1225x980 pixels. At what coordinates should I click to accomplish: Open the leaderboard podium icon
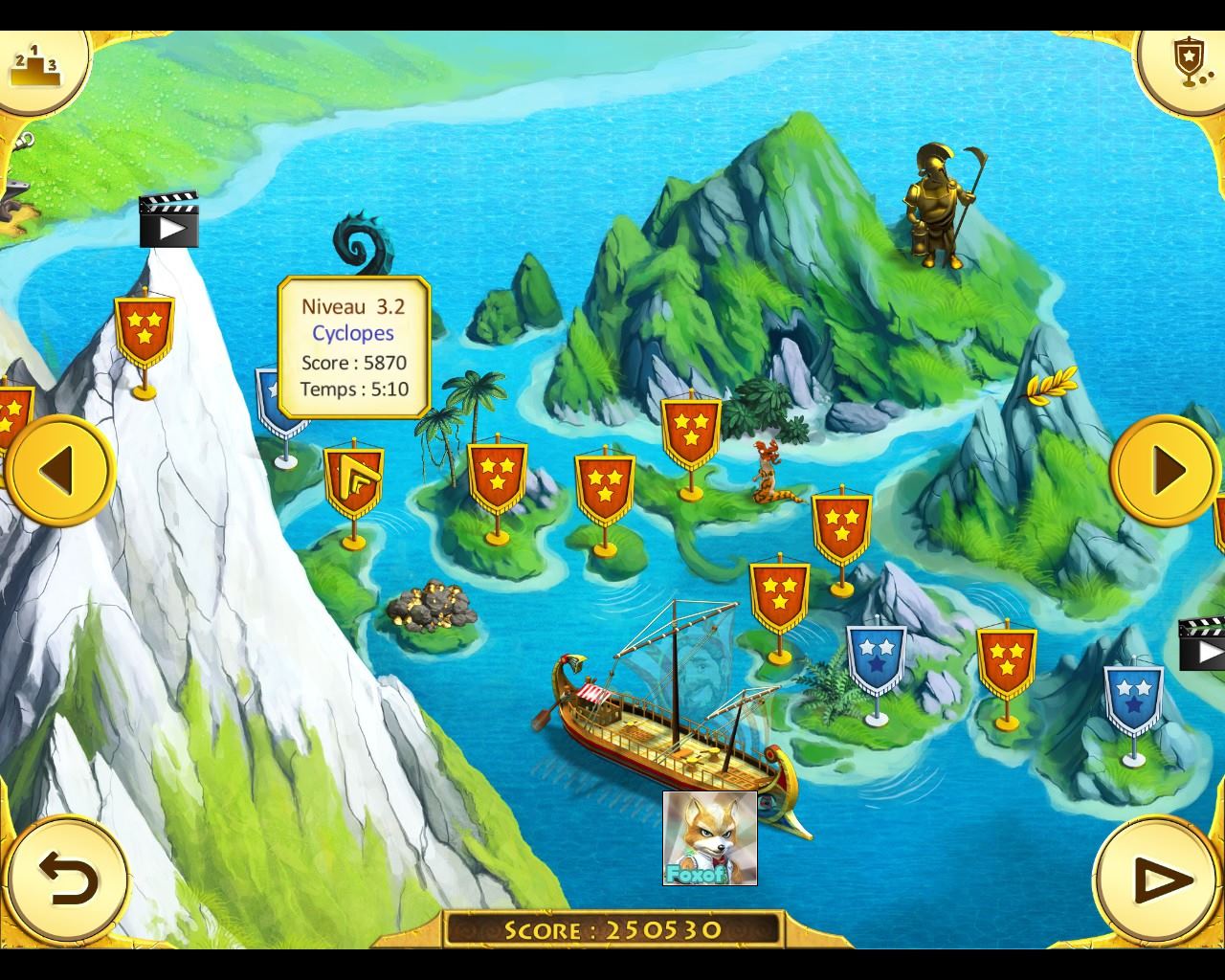33,63
